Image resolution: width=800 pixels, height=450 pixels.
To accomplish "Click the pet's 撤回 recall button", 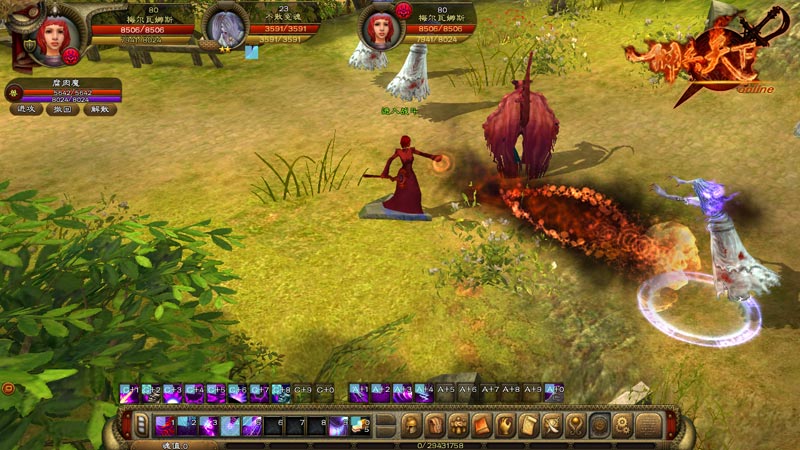I will [x=63, y=109].
